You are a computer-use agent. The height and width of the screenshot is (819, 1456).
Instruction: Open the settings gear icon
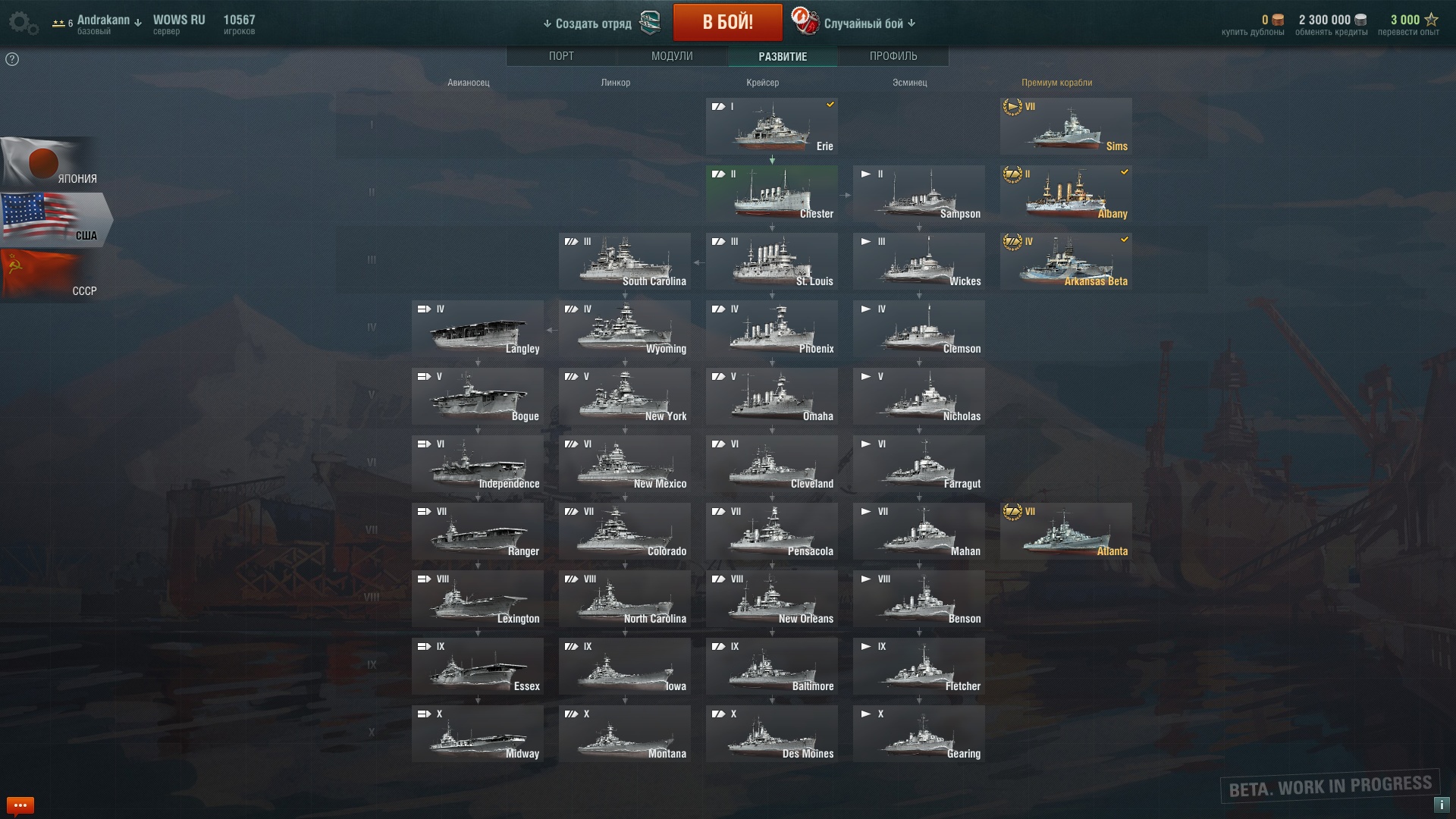[21, 23]
